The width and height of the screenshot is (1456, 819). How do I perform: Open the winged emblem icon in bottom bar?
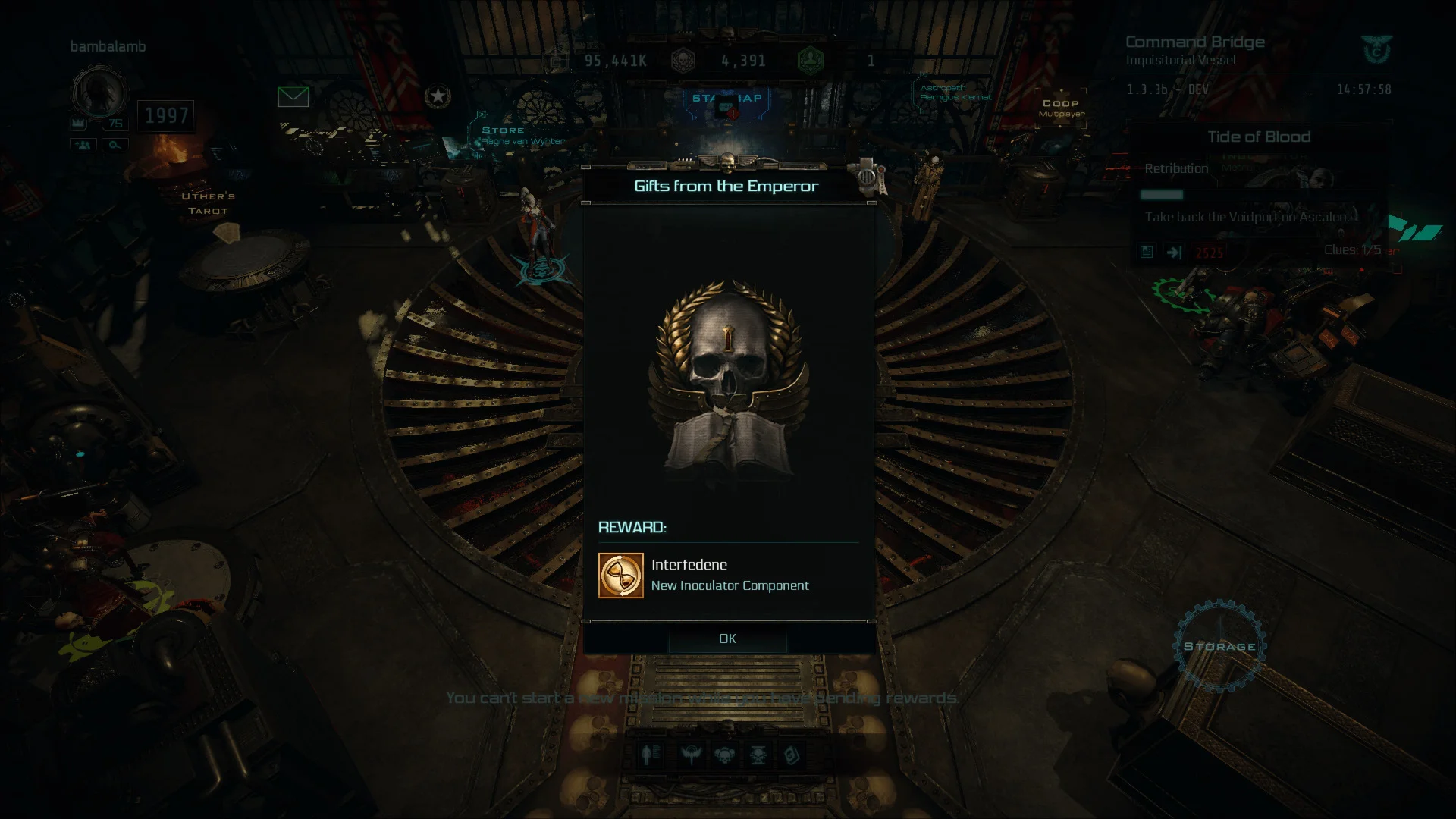[690, 755]
